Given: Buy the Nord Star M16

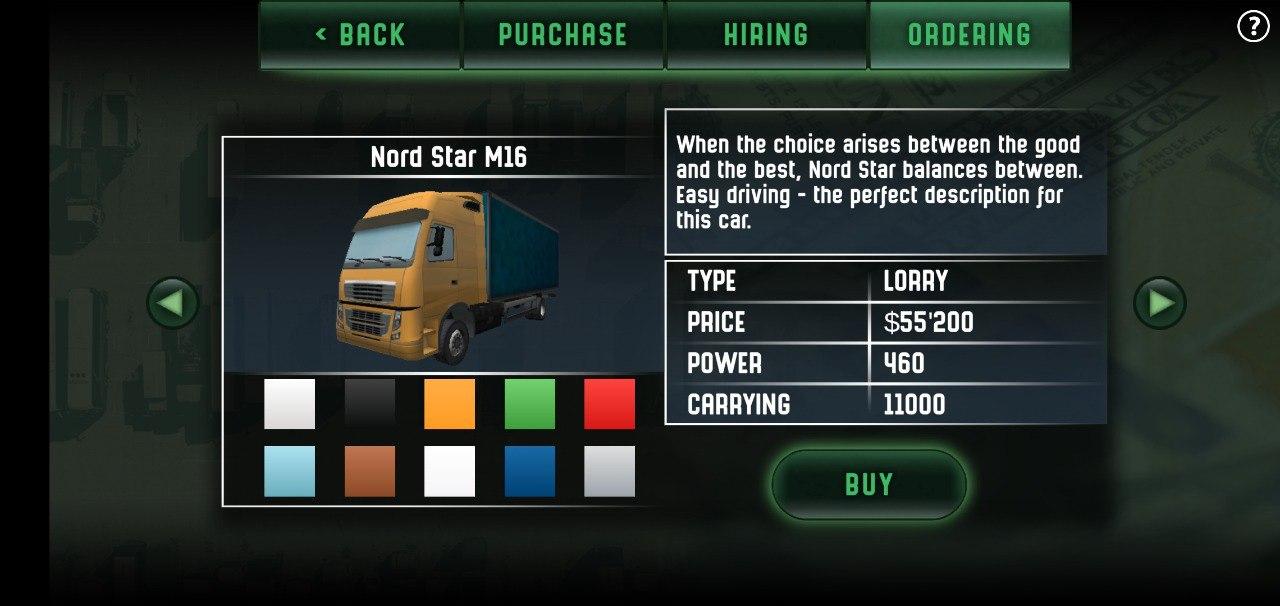Looking at the screenshot, I should click(868, 485).
